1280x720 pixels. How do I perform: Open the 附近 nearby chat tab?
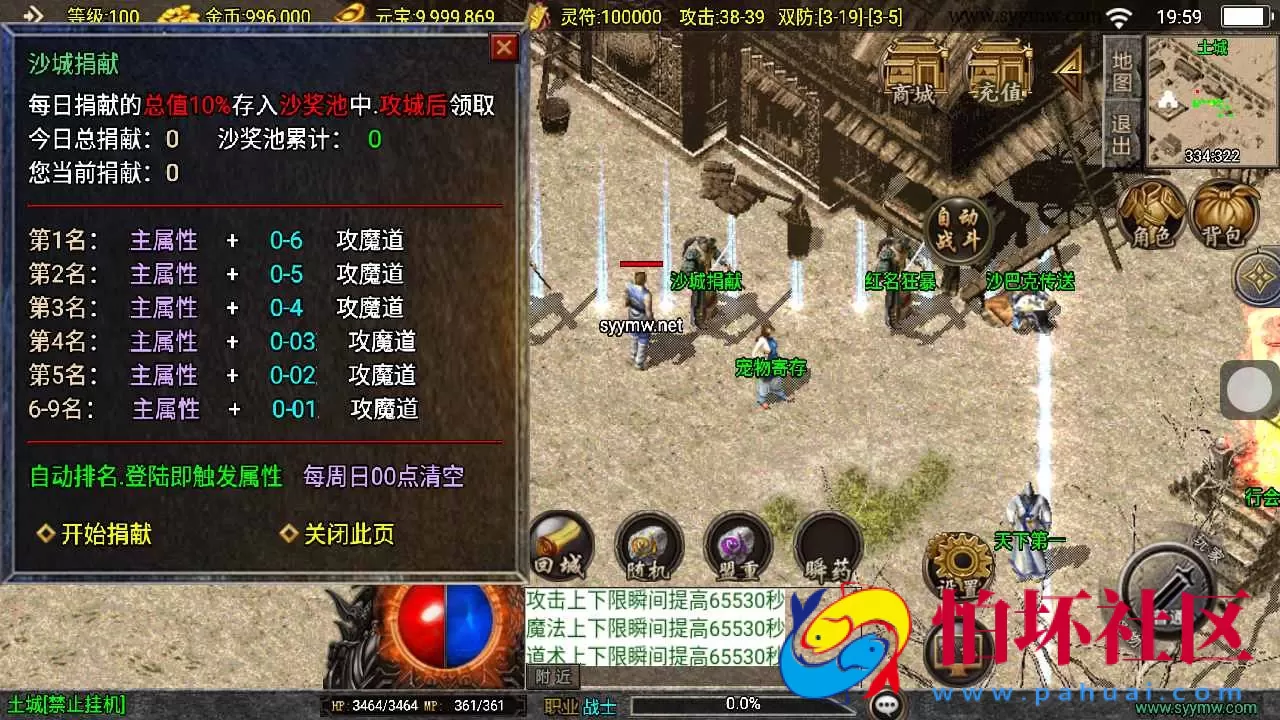tap(552, 676)
